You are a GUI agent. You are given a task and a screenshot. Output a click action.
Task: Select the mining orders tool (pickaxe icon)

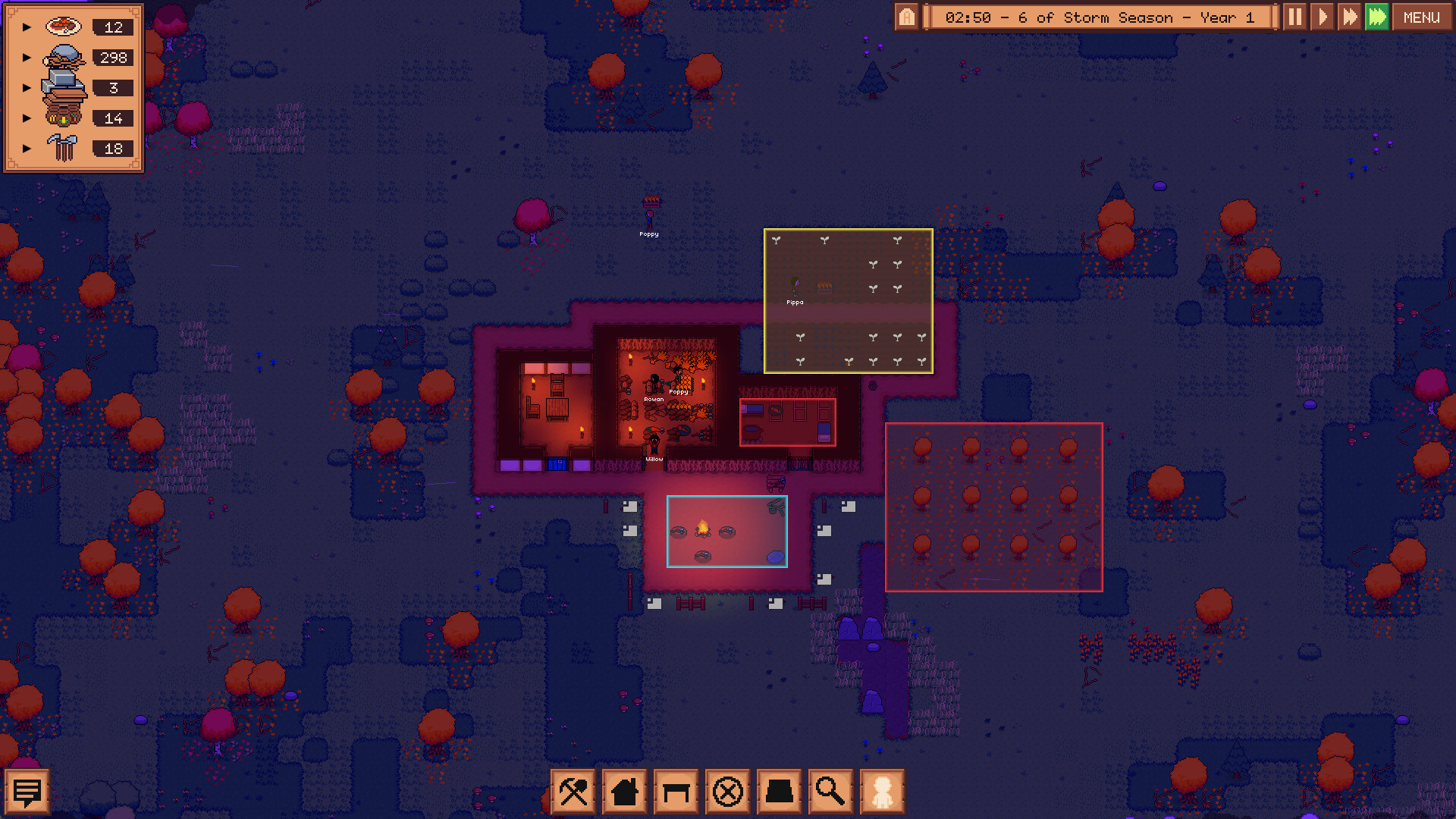point(573,791)
